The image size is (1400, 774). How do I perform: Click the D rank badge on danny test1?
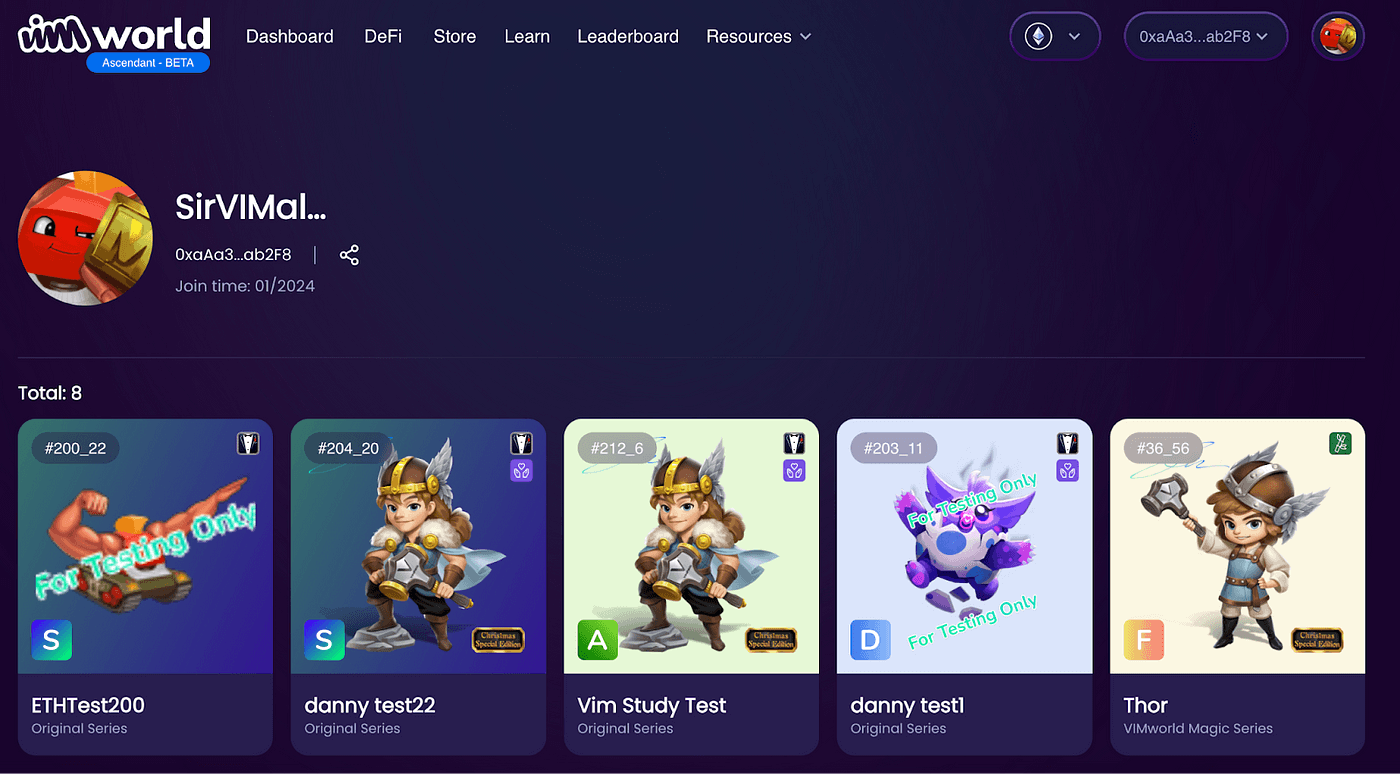point(870,640)
